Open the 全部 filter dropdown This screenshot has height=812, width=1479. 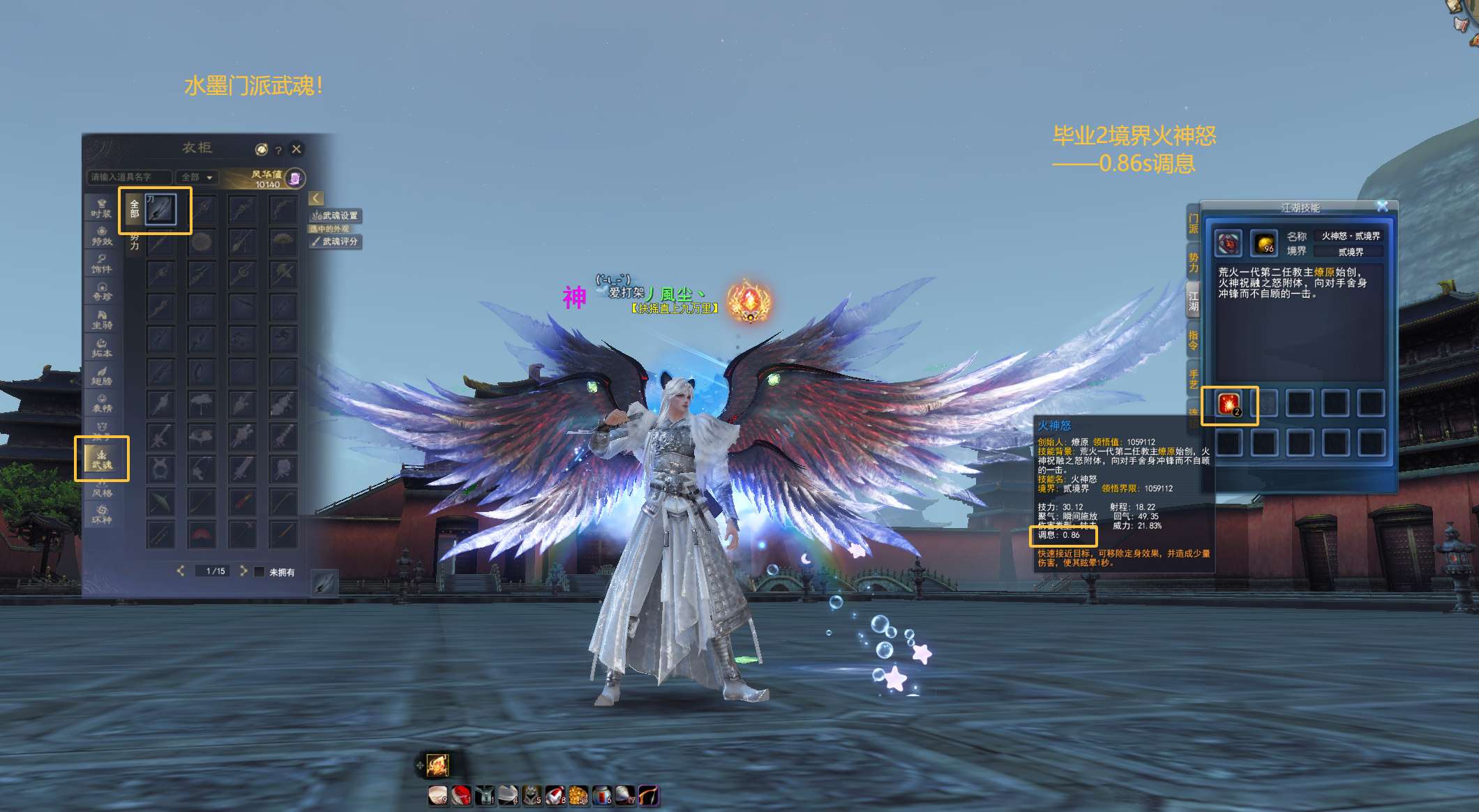point(196,177)
